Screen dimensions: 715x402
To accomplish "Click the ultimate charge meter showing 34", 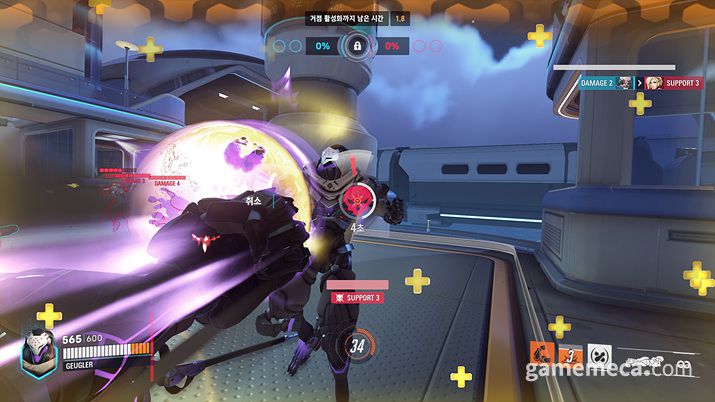I will pos(357,347).
